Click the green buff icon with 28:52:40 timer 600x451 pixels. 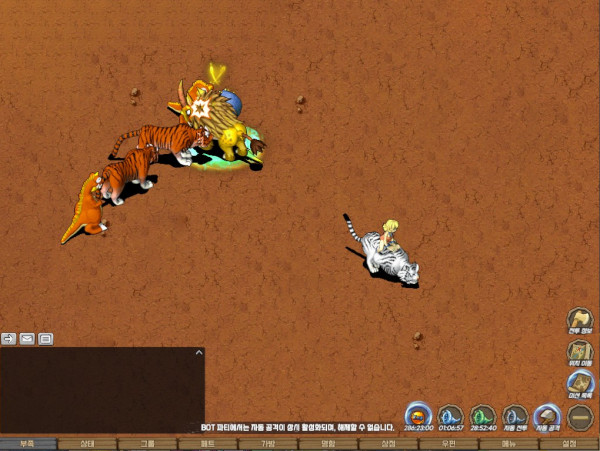(483, 415)
